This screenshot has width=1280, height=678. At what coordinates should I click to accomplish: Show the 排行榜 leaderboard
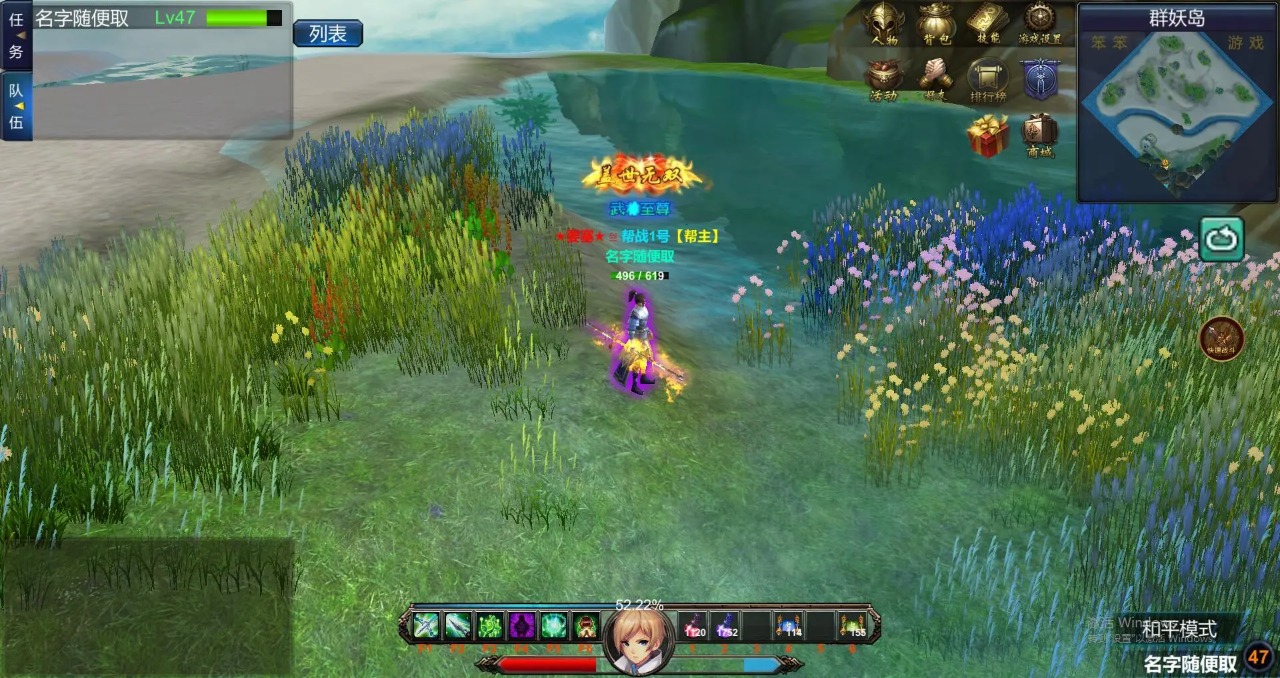(987, 78)
